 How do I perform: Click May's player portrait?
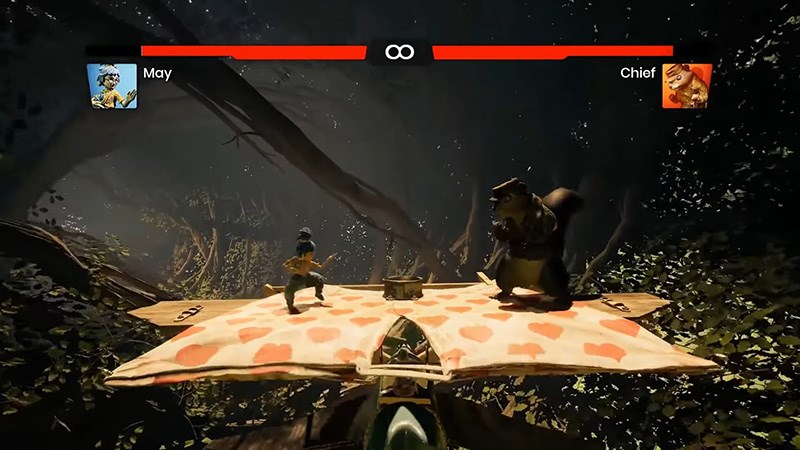[112, 86]
